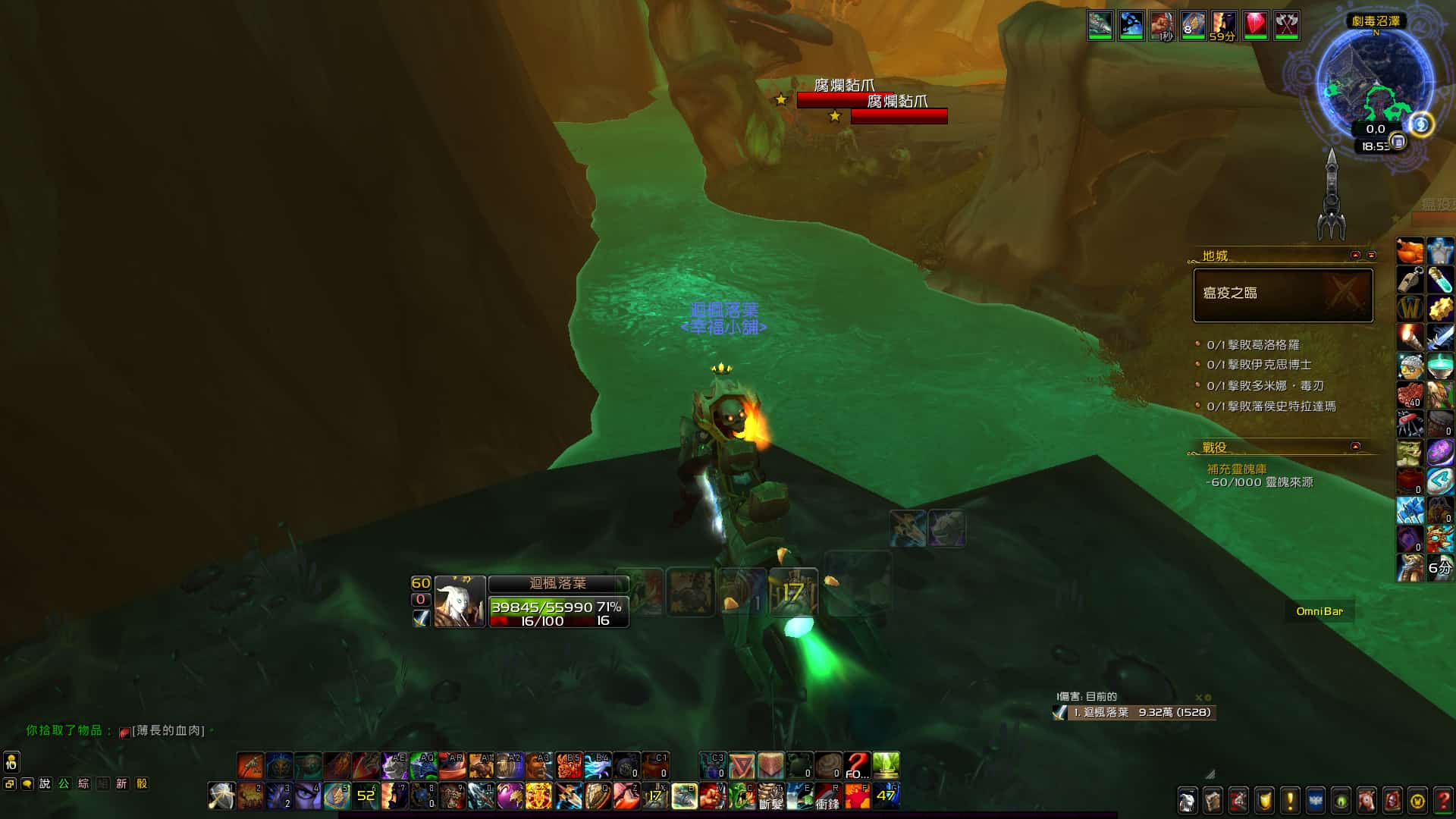Open the 薄長的血肉 item link in chat
This screenshot has width=1456, height=819.
coord(168,730)
